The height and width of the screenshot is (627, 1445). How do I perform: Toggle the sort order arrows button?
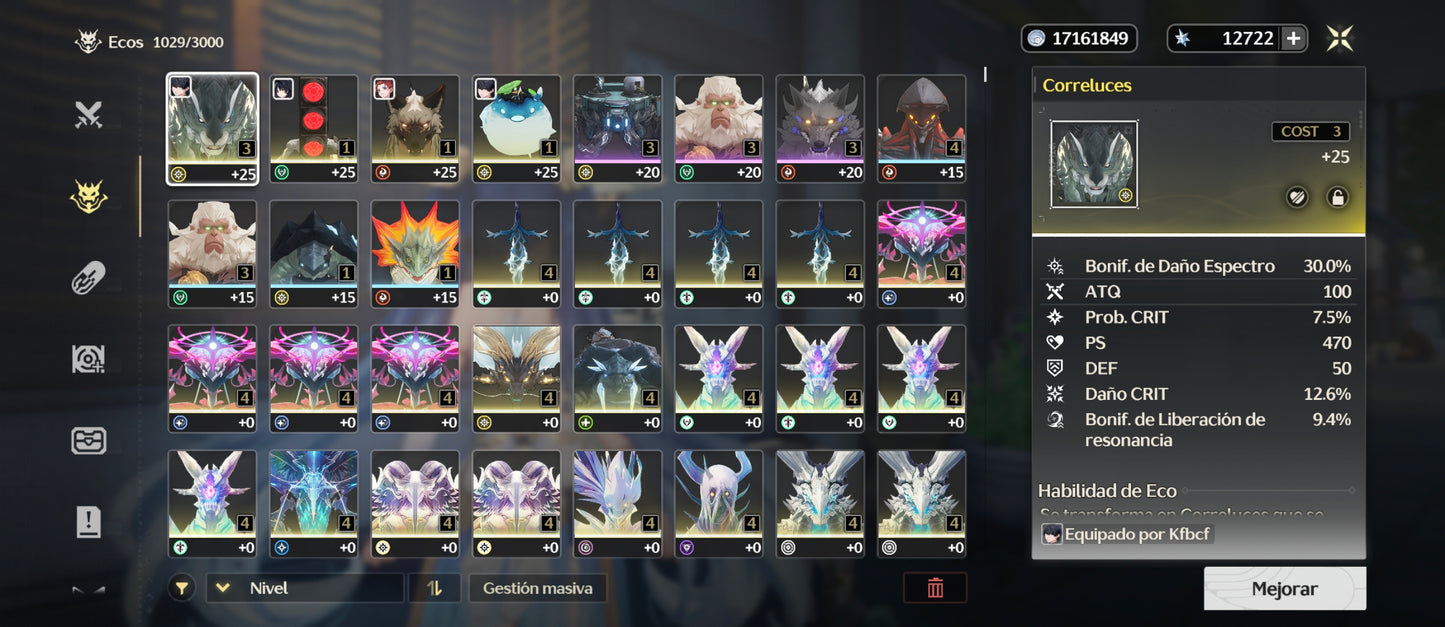(x=434, y=588)
